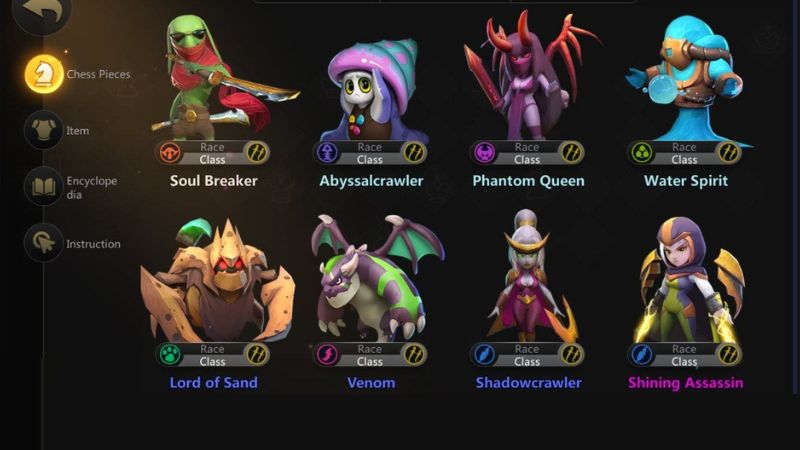This screenshot has height=450, width=800.
Task: Show the Encyclopedia section
Action: (x=44, y=187)
